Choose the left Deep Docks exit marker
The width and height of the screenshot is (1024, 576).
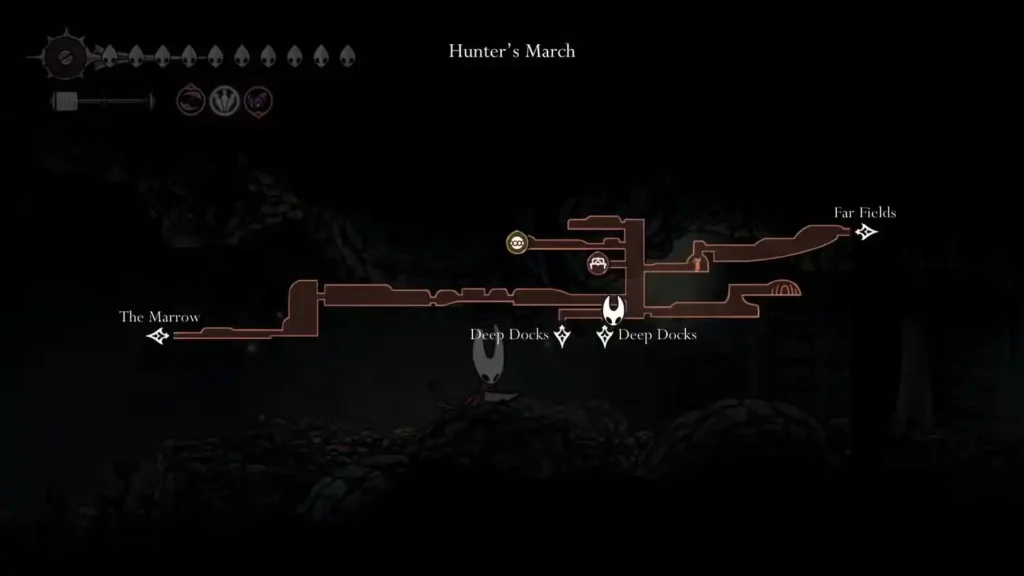562,337
